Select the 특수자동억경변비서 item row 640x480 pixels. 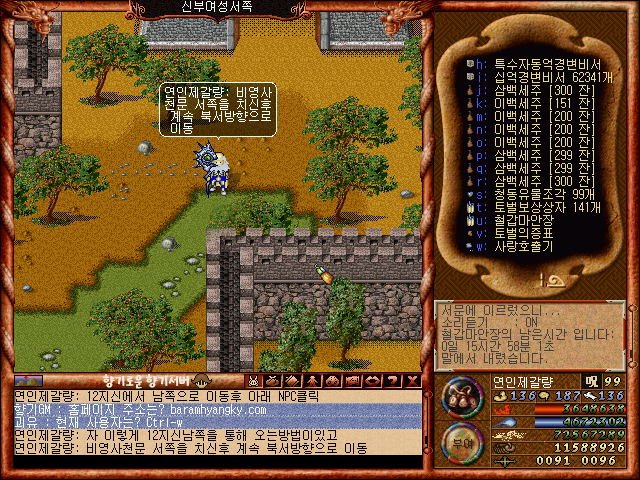(537, 61)
